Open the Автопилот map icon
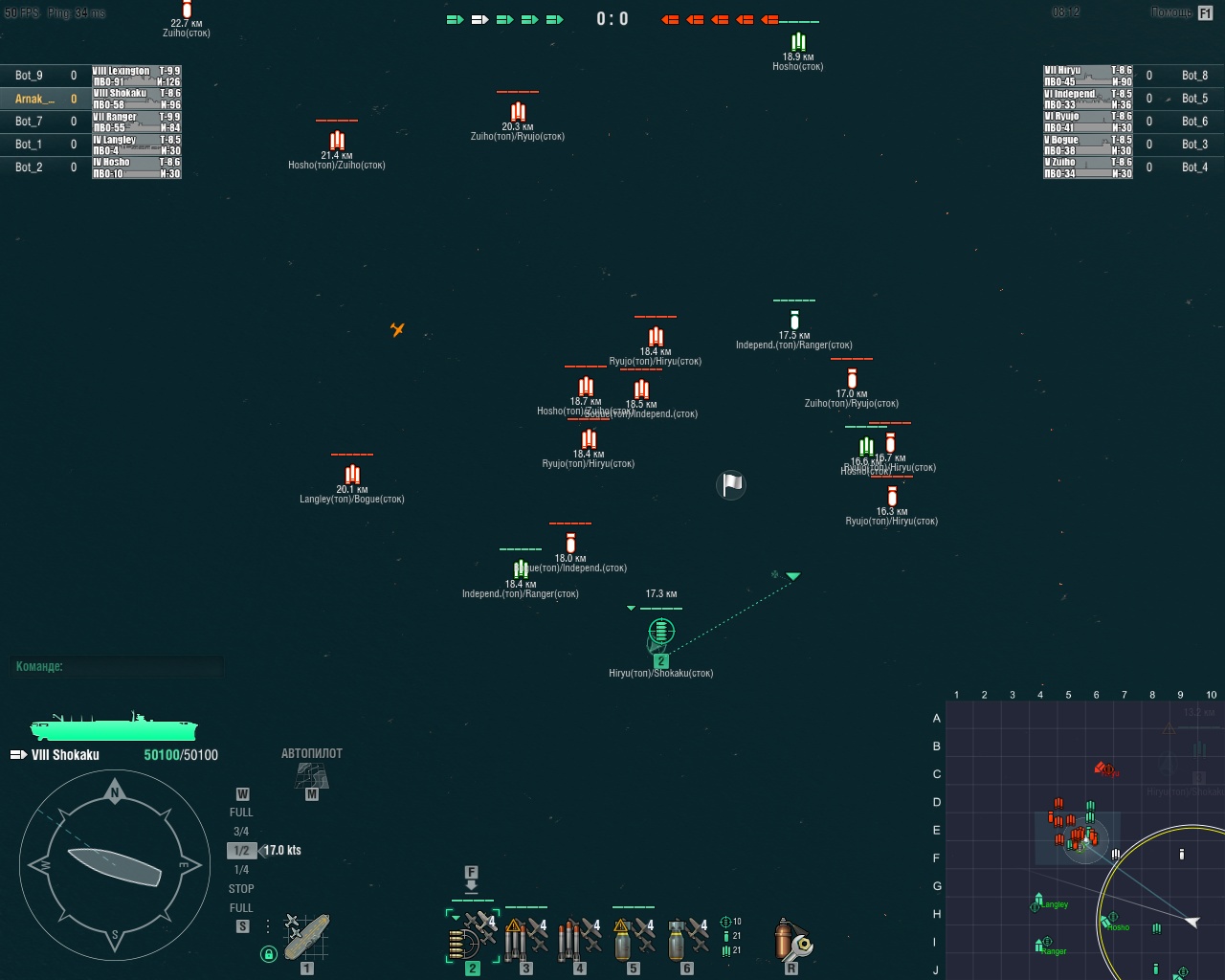This screenshot has width=1225, height=980. tap(311, 775)
